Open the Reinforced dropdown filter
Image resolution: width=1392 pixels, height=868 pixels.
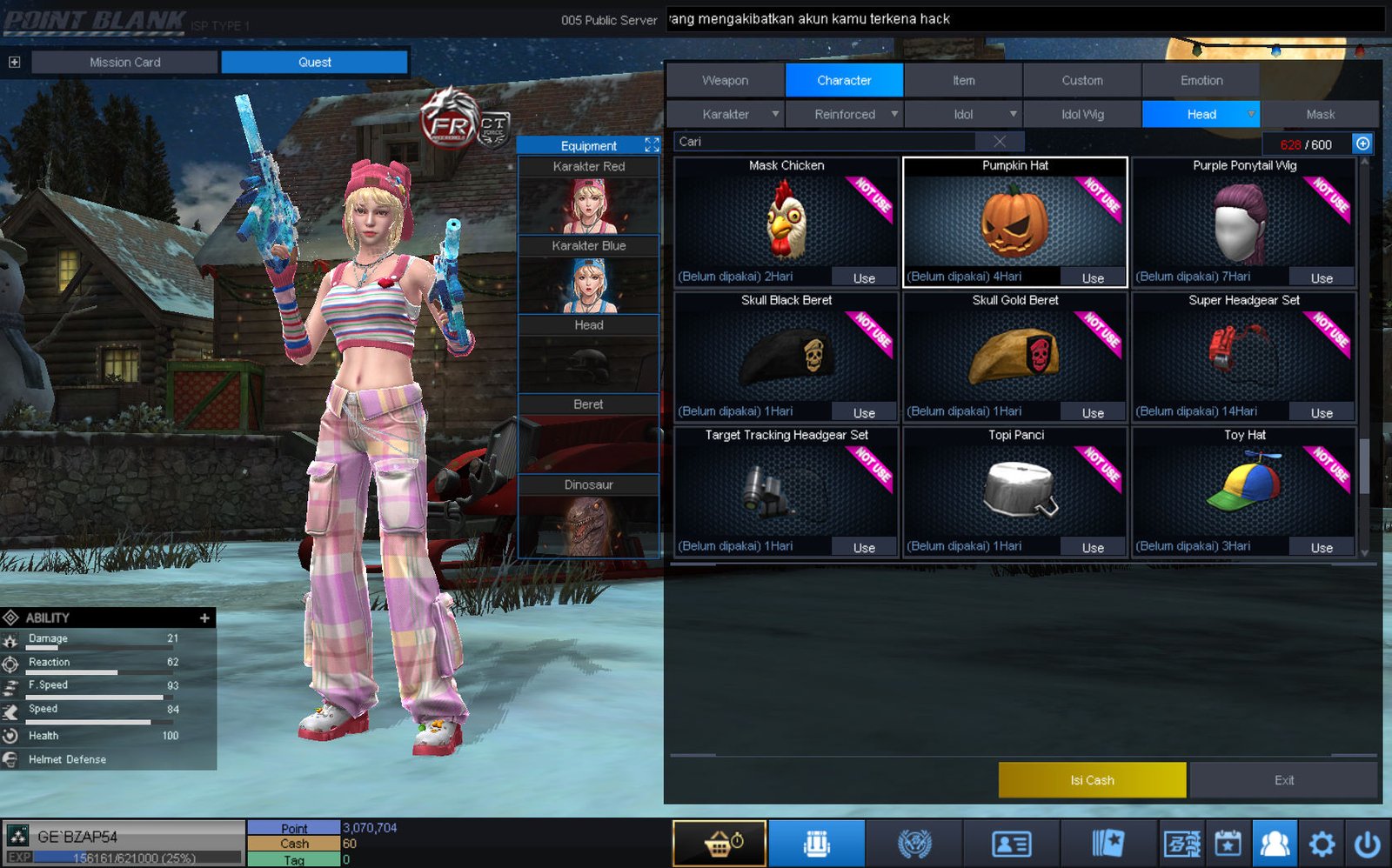845,114
